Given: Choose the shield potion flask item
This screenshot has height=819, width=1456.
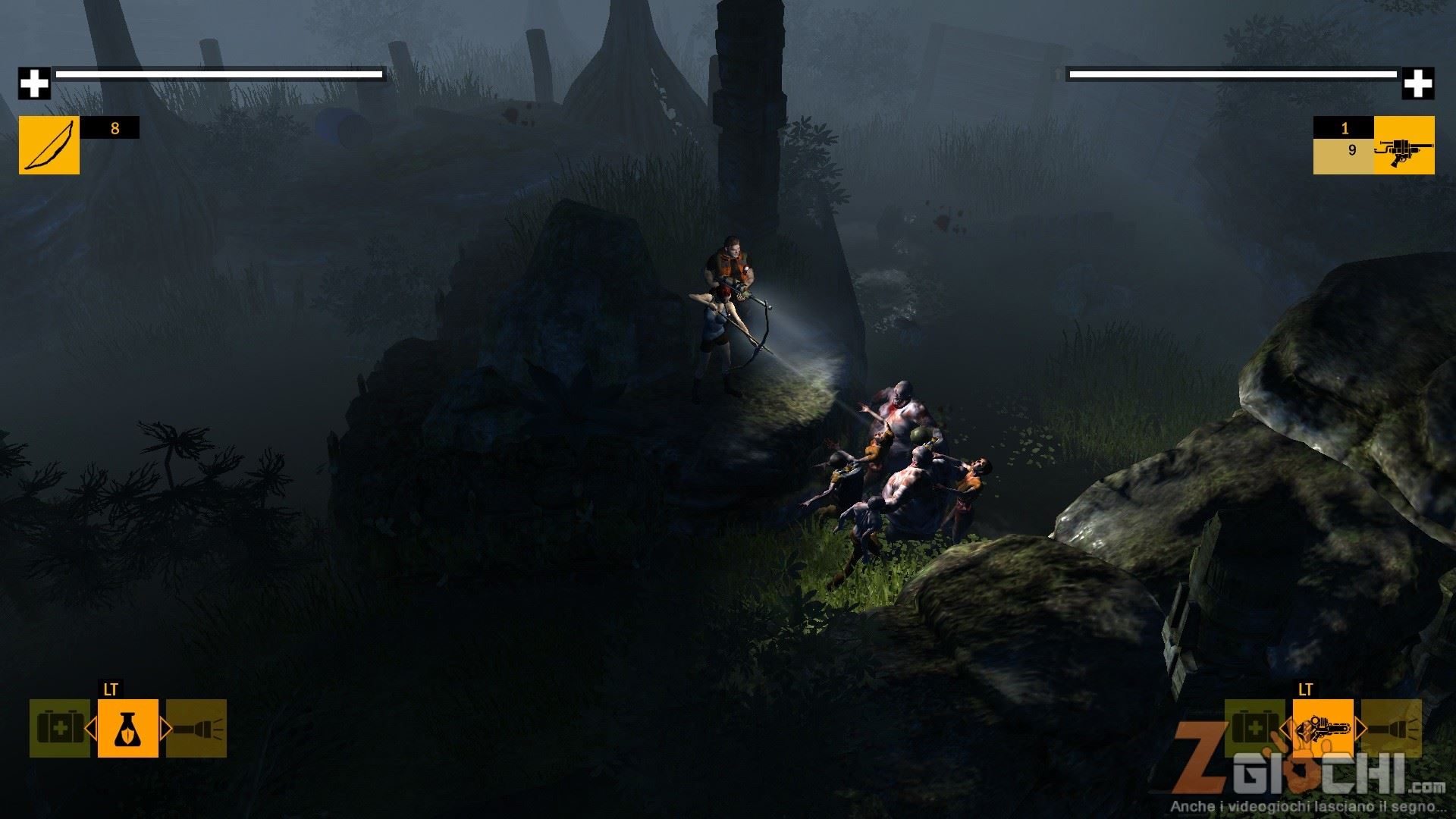Looking at the screenshot, I should pos(128,728).
